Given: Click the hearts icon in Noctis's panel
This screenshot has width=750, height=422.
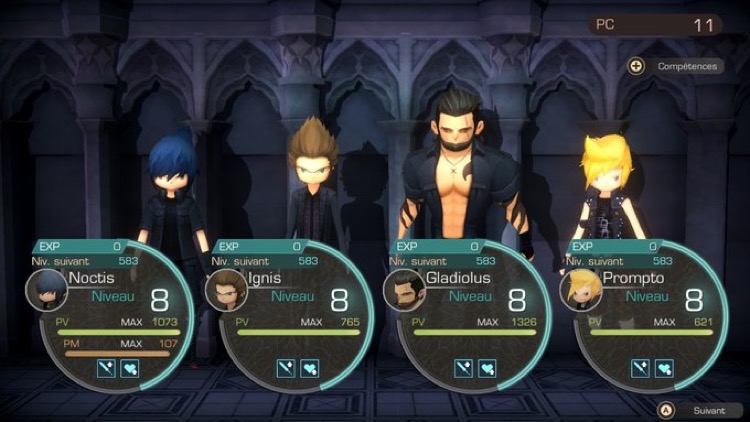Looking at the screenshot, I should [129, 368].
